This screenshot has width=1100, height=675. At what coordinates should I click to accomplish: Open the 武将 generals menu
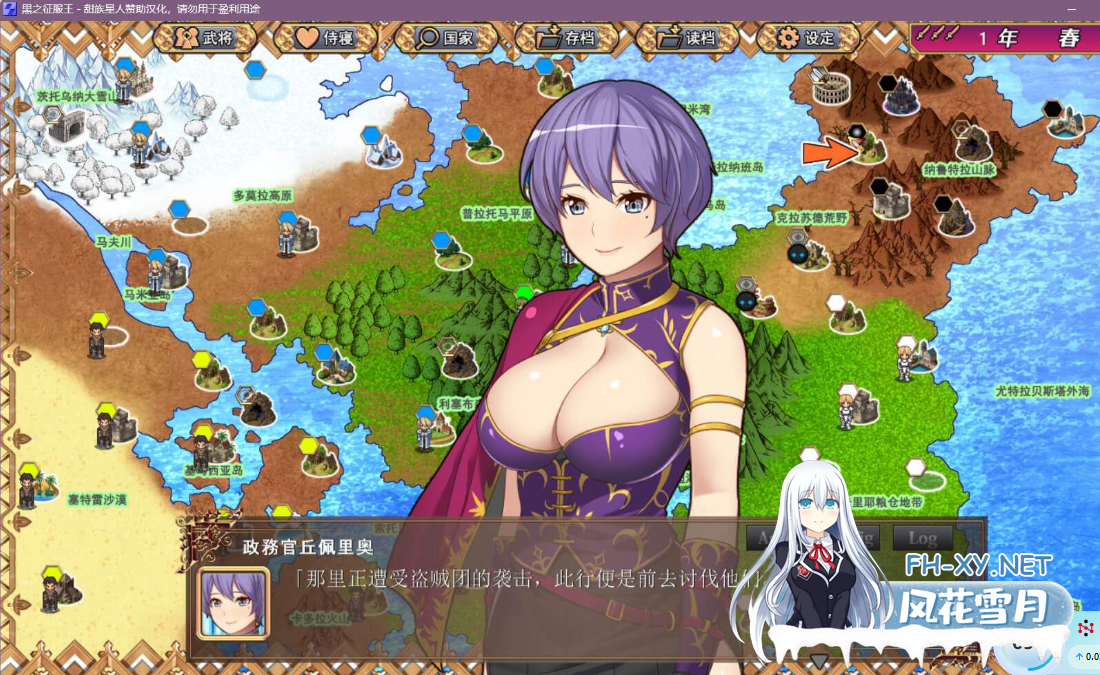[x=204, y=39]
